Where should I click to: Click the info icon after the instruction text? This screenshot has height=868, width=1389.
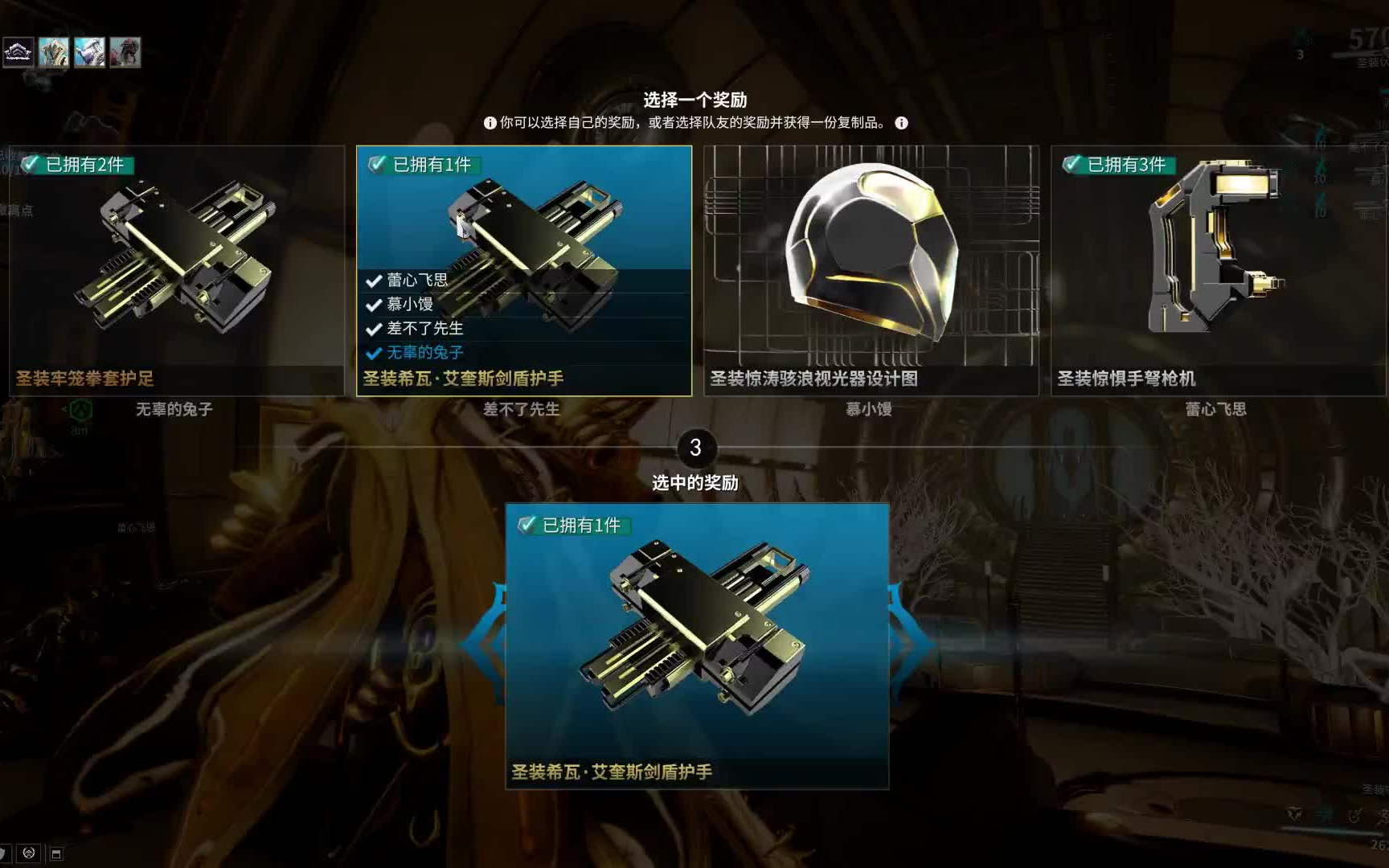point(900,123)
